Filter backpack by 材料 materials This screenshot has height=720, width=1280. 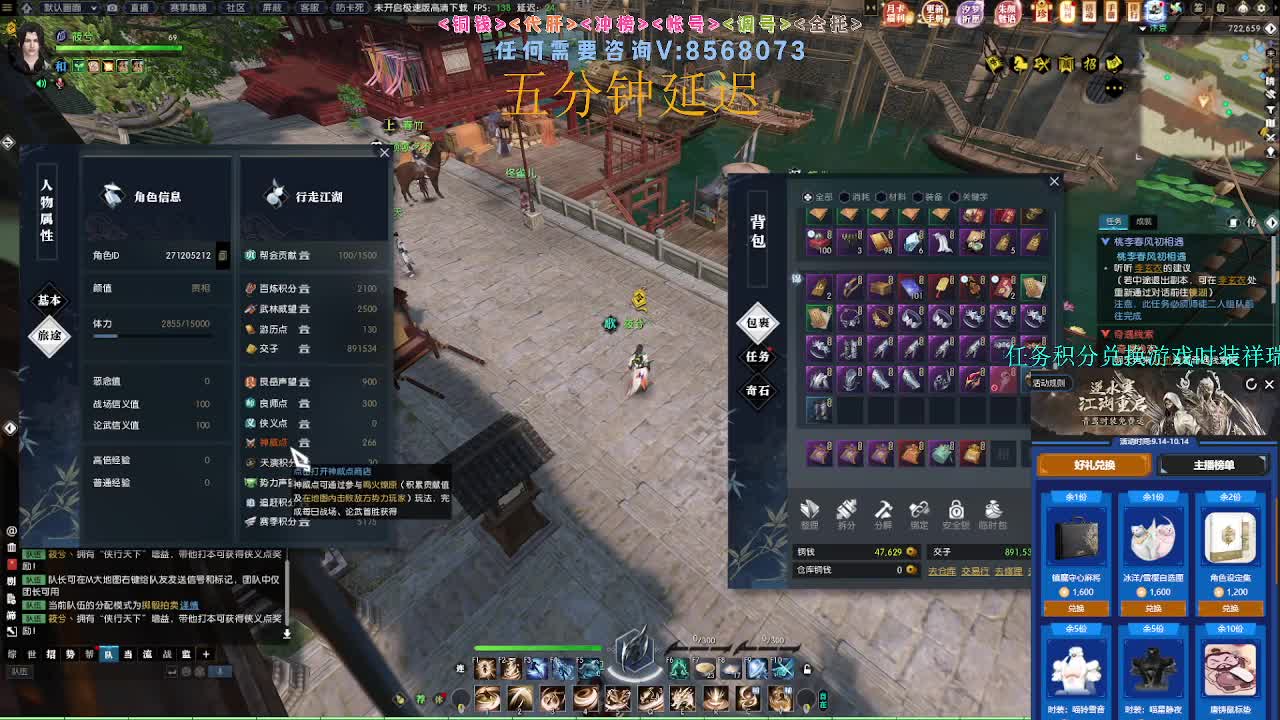(893, 196)
